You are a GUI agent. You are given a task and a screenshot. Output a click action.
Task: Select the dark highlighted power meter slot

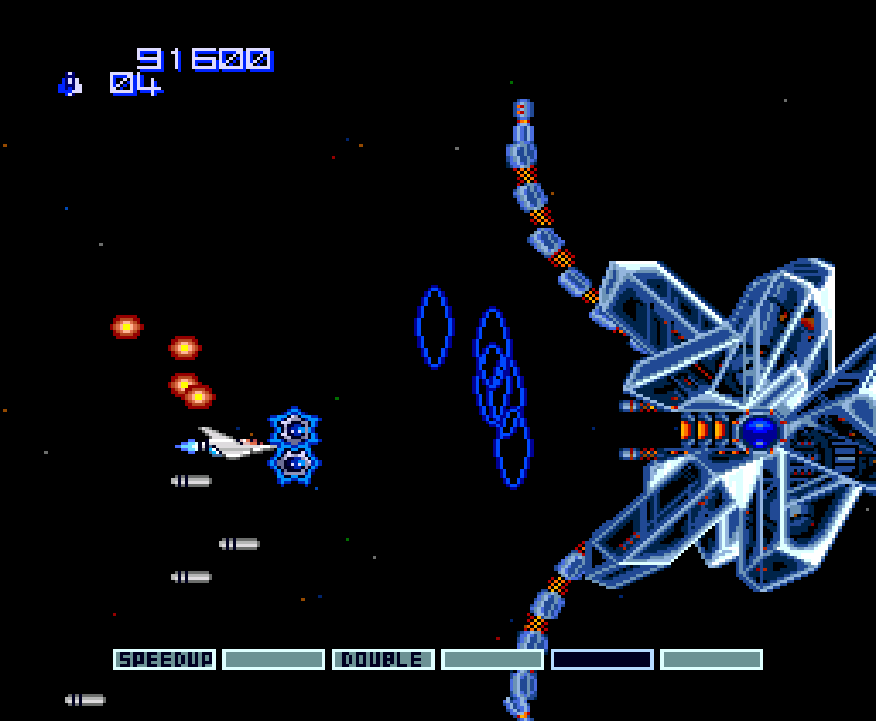602,660
